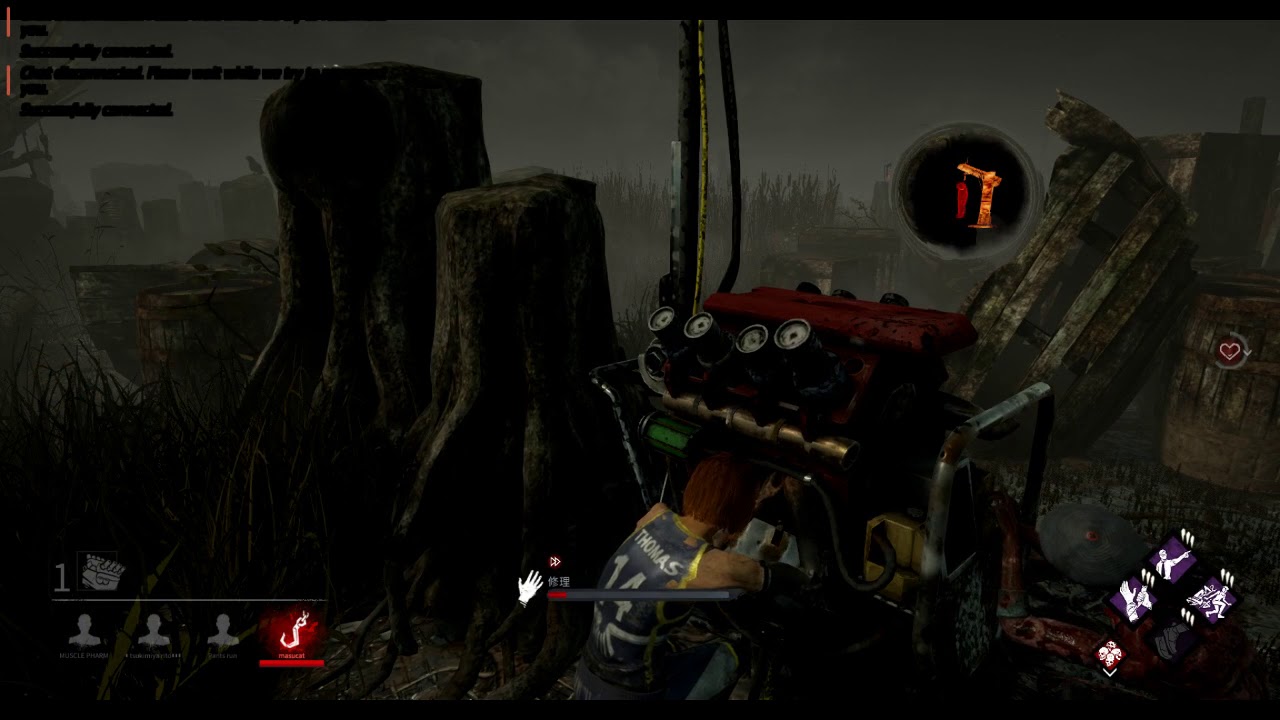
Task: Select the running survivor perk icon
Action: [1211, 599]
